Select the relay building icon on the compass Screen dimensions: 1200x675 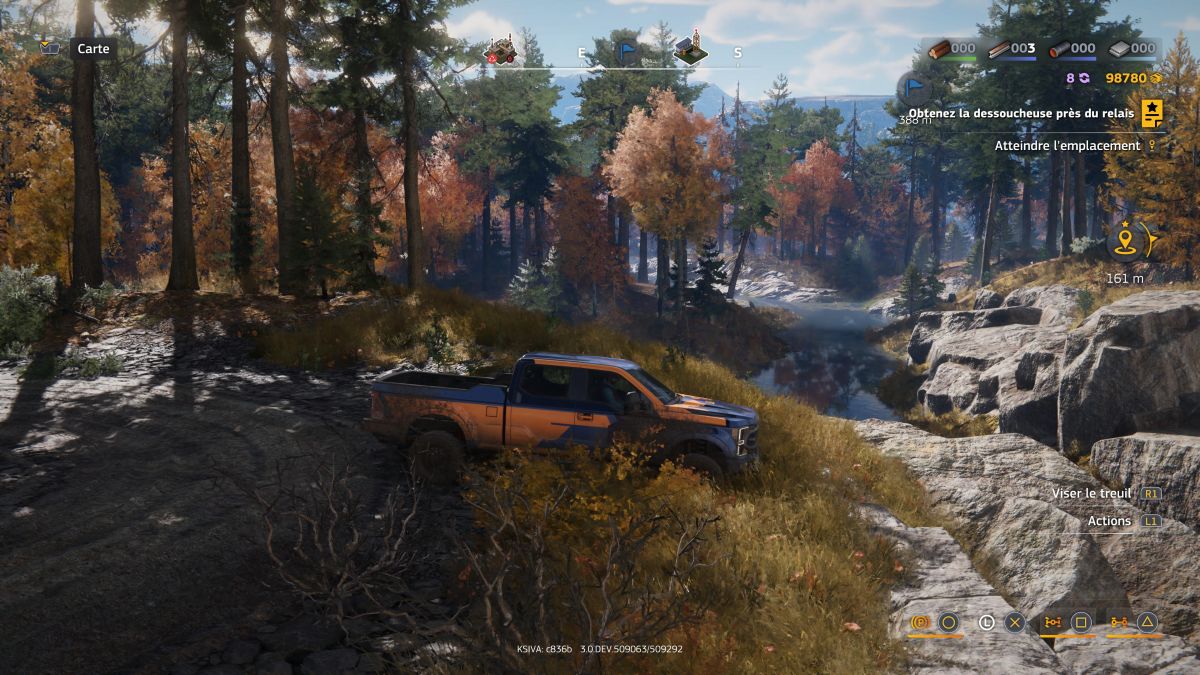(x=690, y=50)
